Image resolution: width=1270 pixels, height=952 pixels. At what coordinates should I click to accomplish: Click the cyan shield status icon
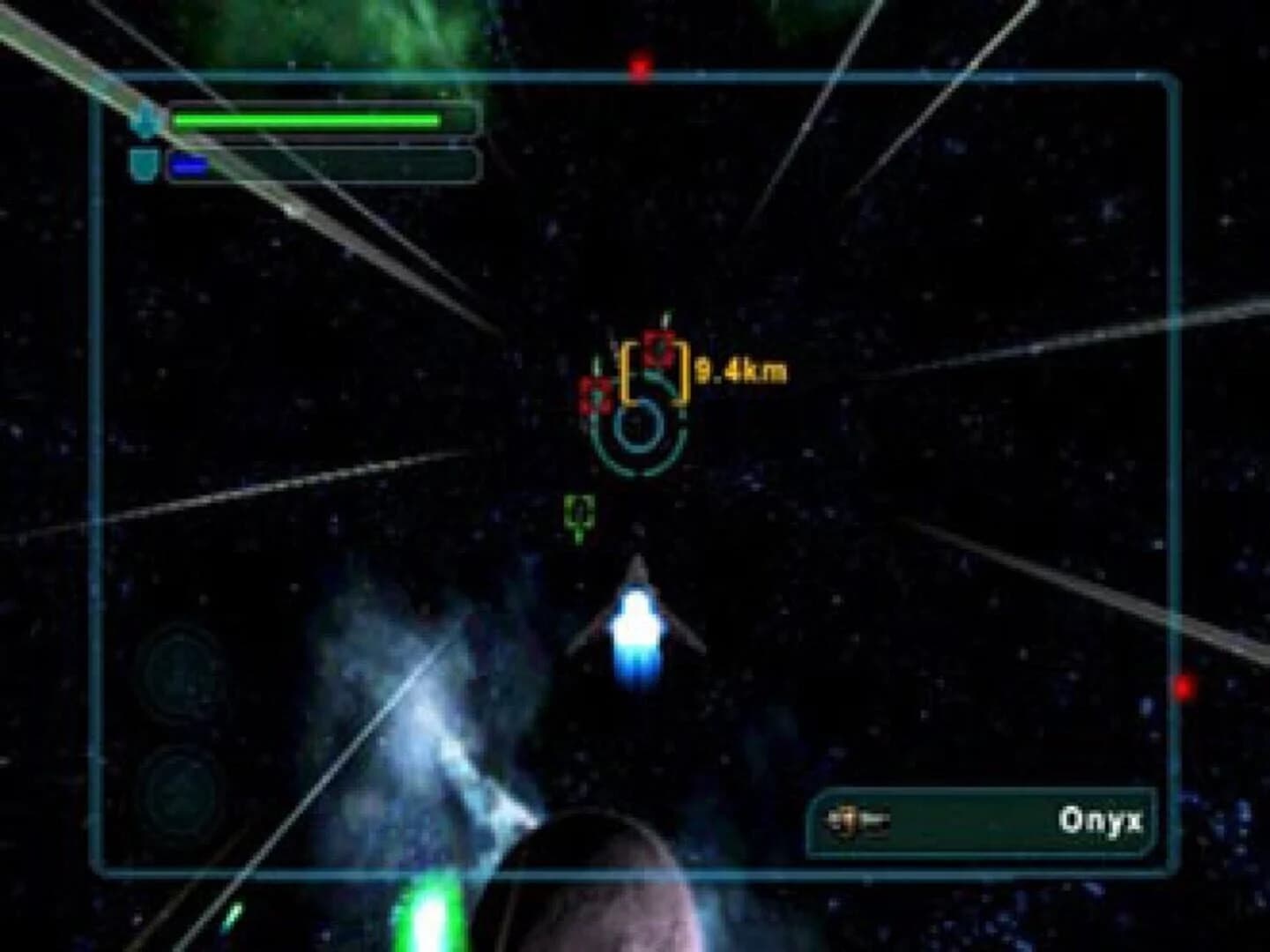[145, 163]
